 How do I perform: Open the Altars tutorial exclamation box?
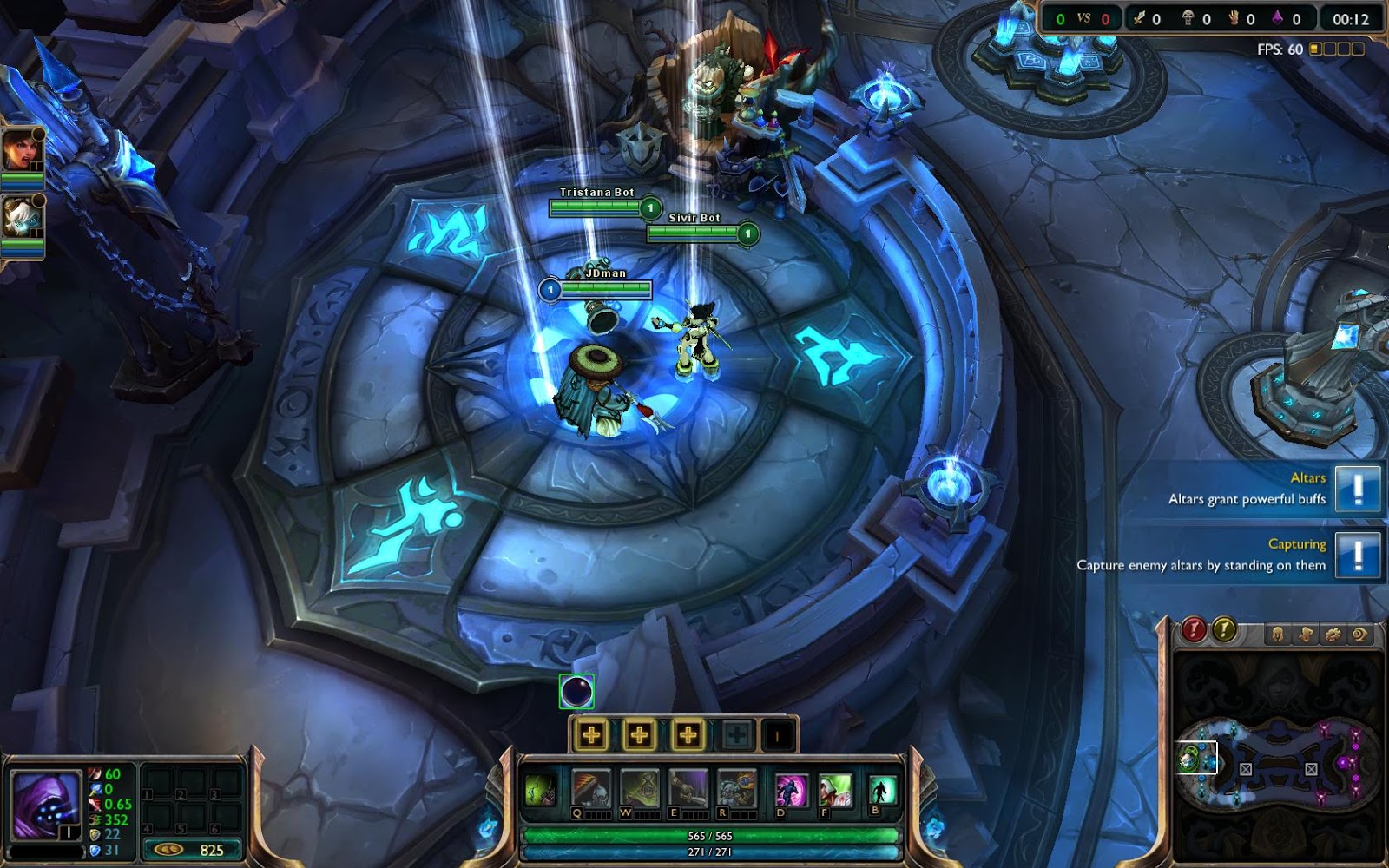pyautogui.click(x=1359, y=489)
